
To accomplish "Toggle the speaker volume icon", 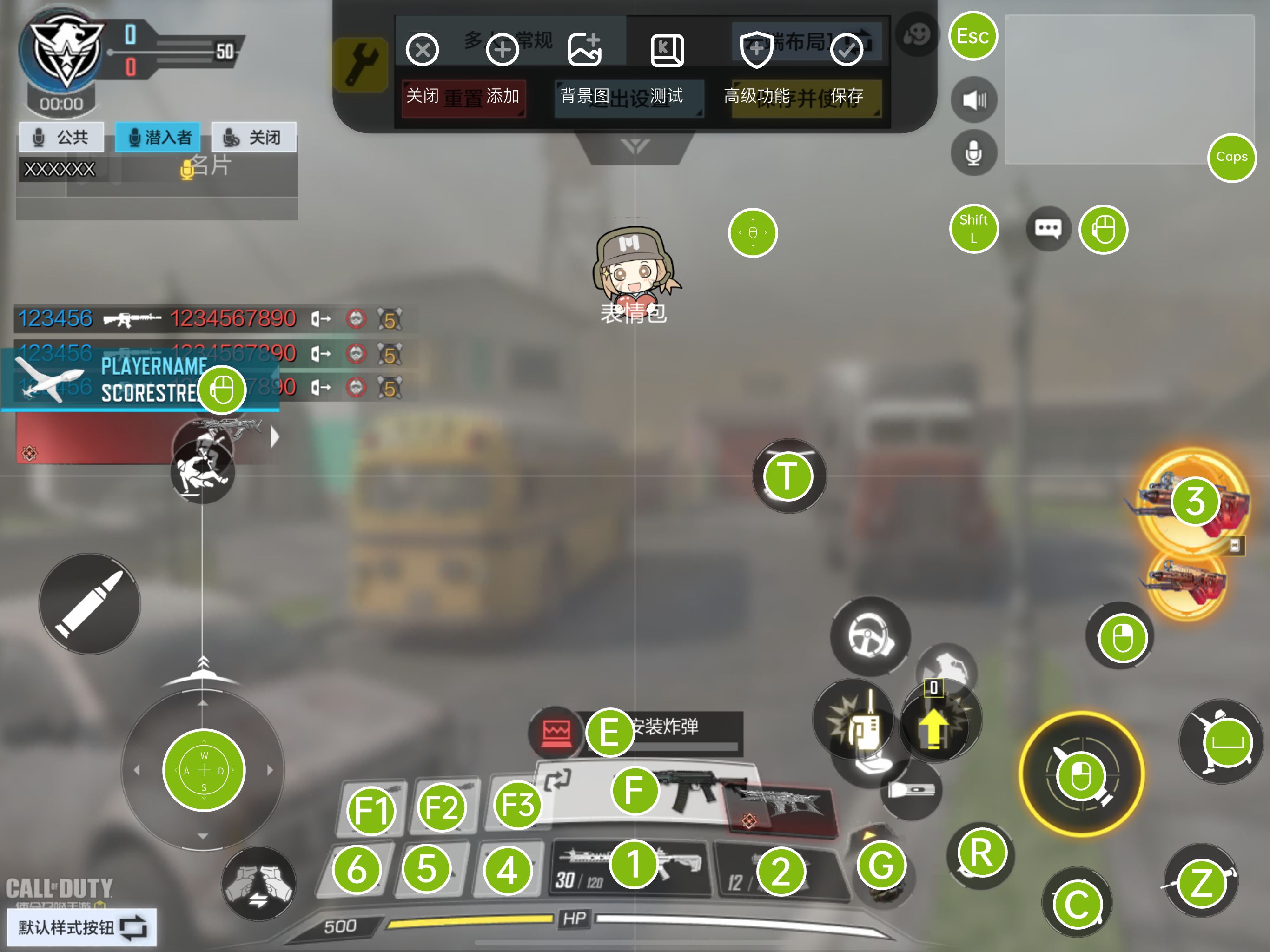I will 974,100.
